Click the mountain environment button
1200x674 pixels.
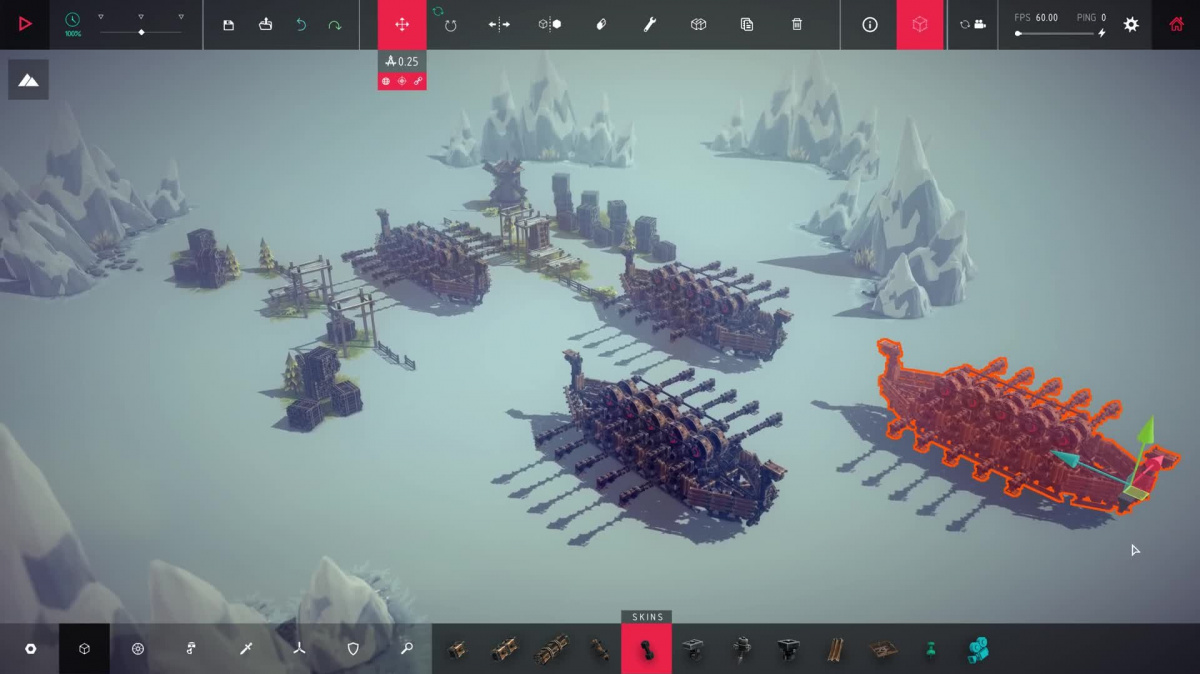(28, 80)
